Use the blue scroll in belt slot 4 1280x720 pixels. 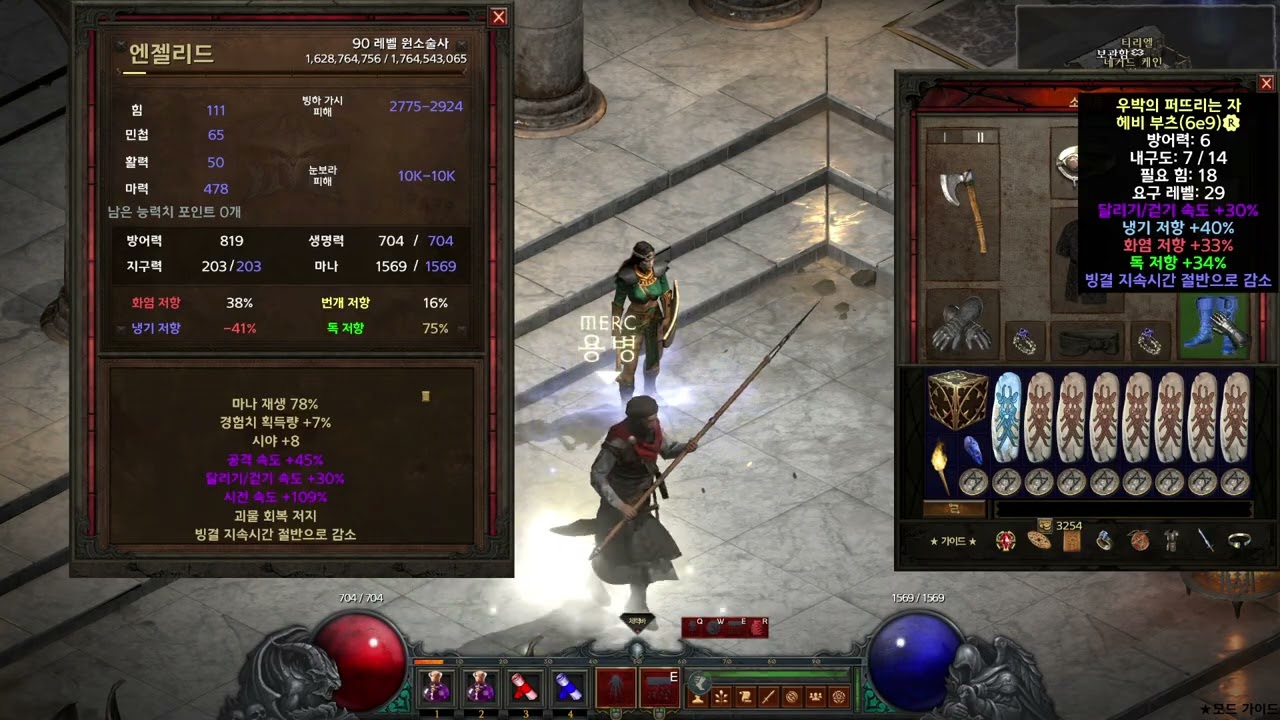(x=569, y=687)
